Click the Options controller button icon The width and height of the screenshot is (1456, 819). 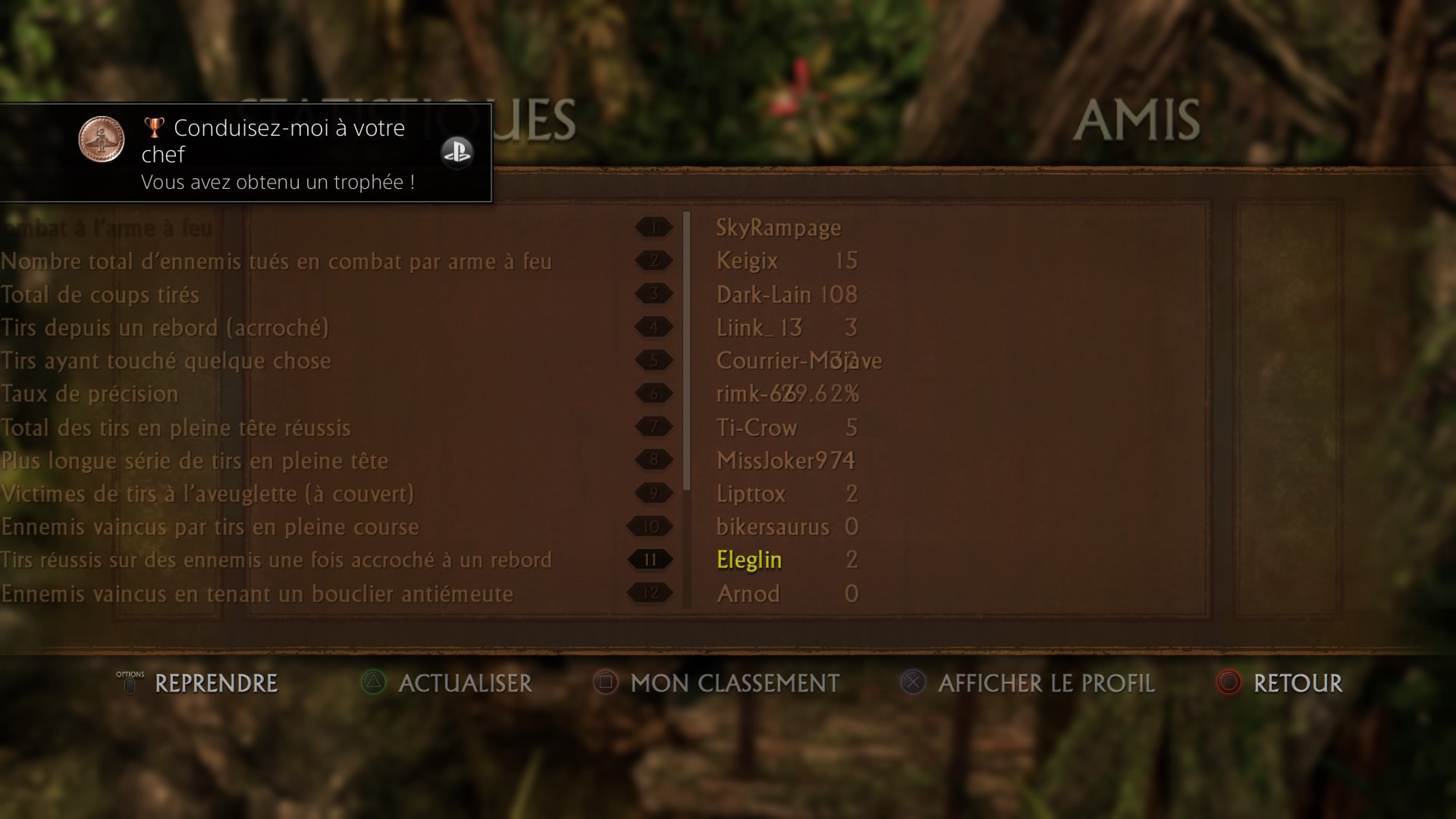click(129, 683)
